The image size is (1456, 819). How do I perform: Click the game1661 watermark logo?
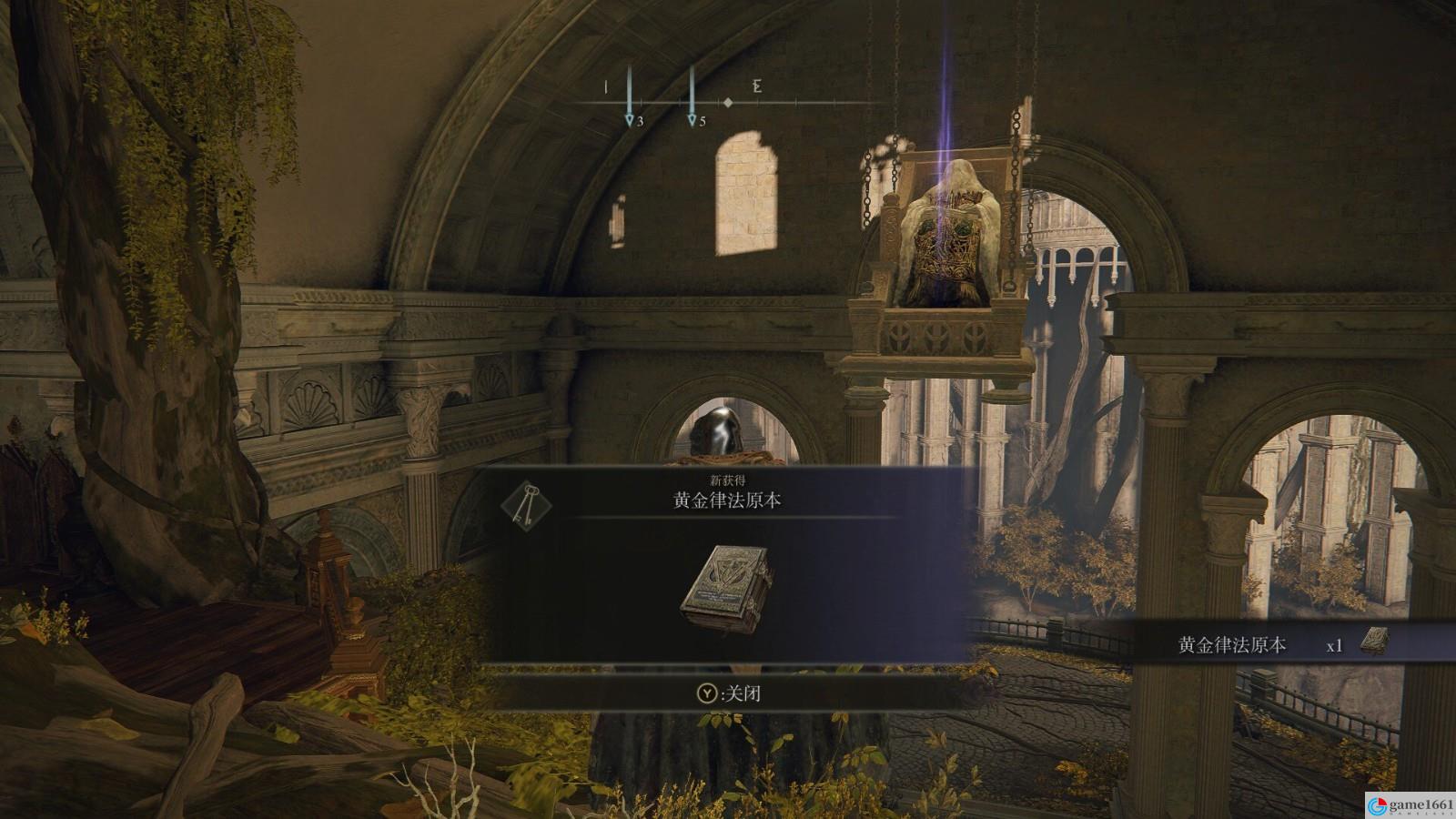click(1409, 804)
